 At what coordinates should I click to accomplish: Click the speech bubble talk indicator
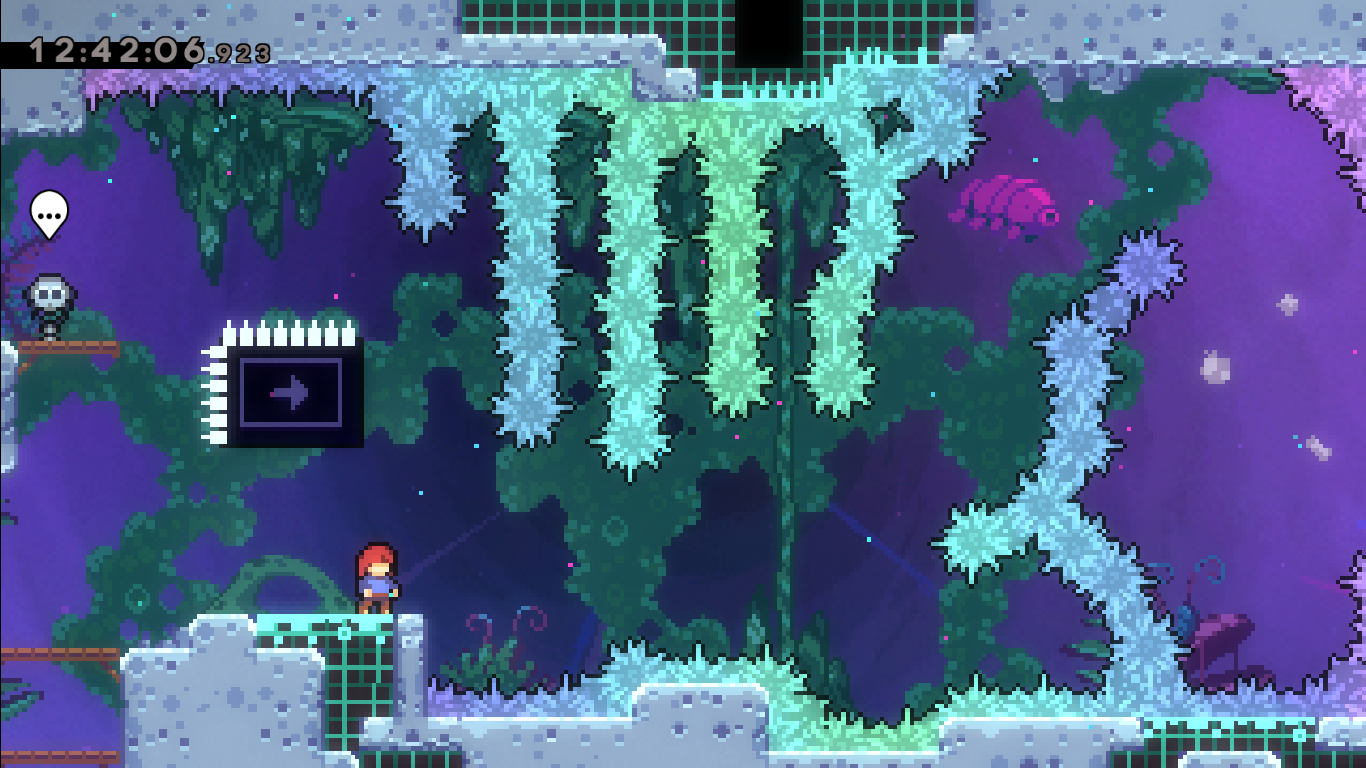48,212
